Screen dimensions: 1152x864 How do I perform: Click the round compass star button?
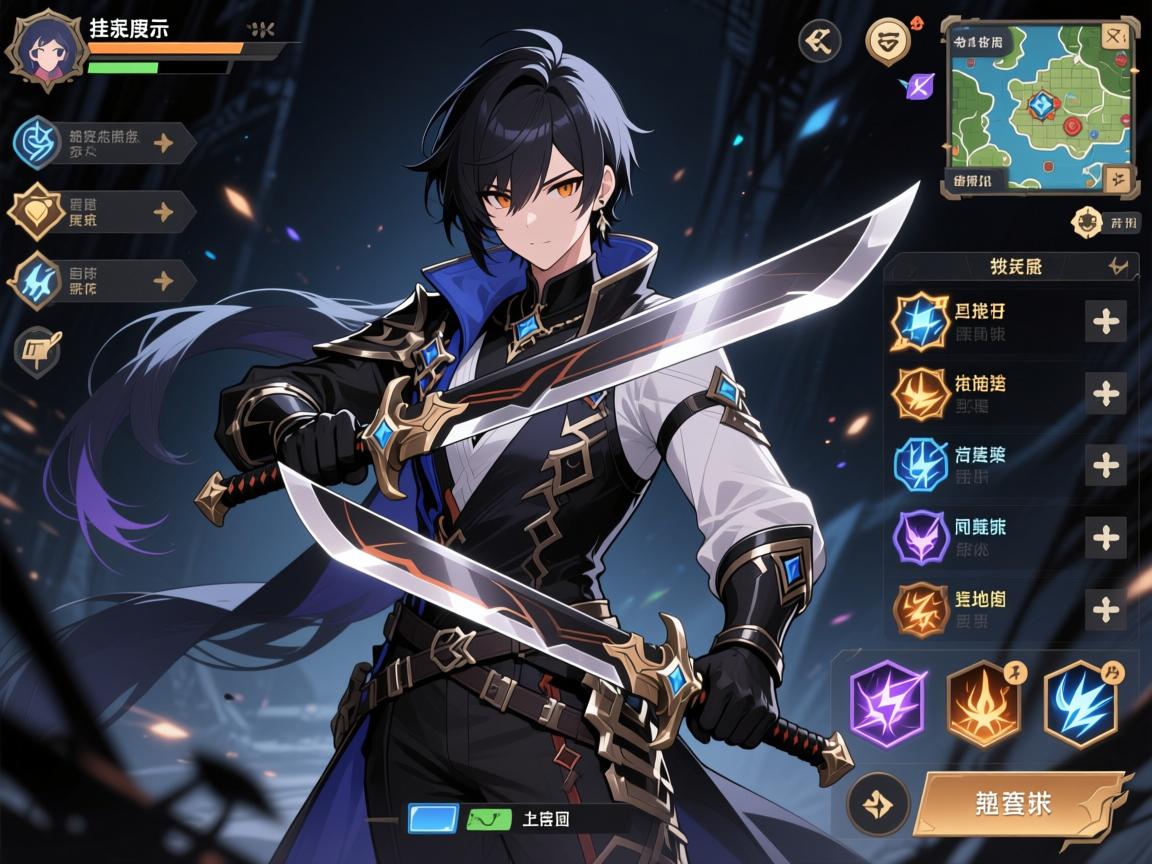click(x=877, y=804)
